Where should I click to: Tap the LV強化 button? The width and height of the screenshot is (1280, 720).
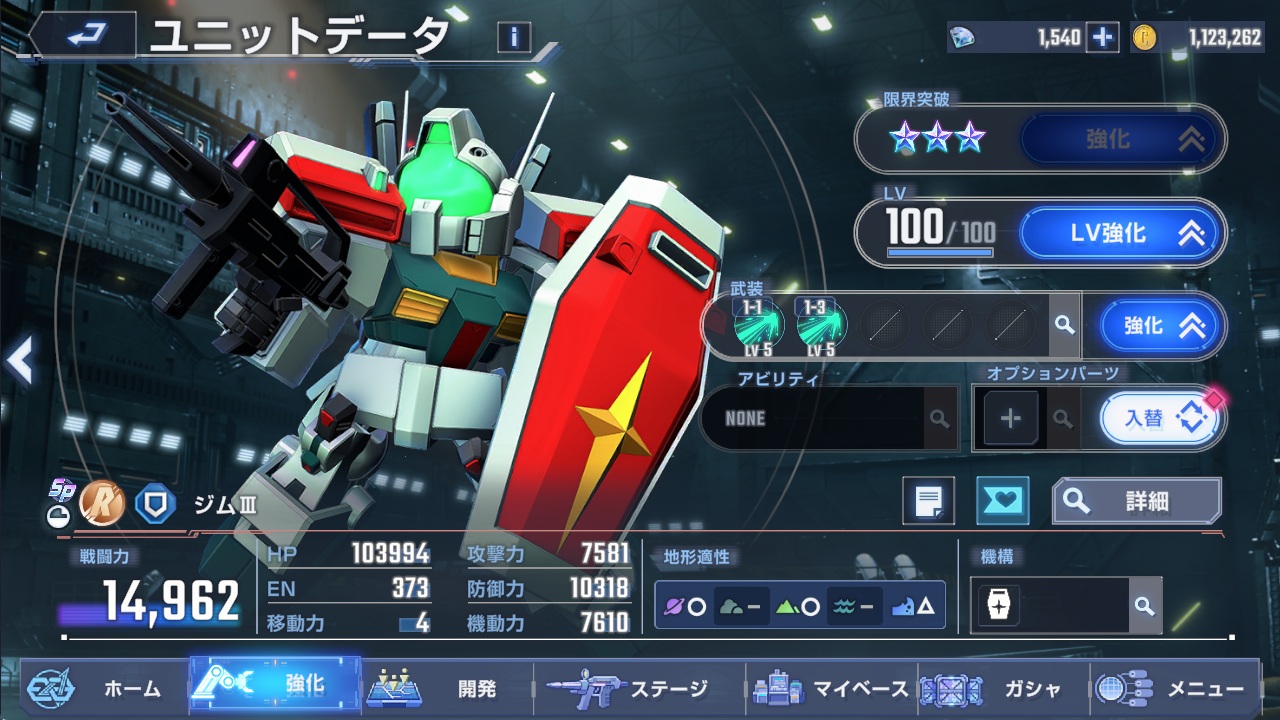click(1121, 234)
